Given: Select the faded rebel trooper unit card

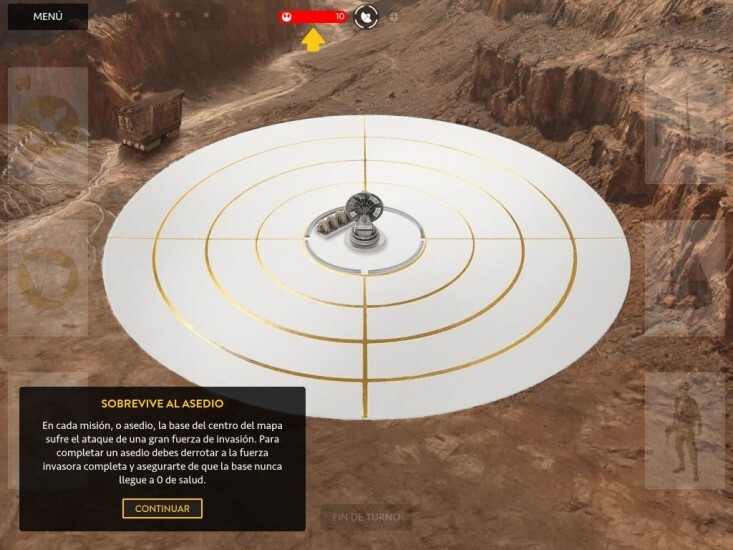Looking at the screenshot, I should [x=684, y=431].
